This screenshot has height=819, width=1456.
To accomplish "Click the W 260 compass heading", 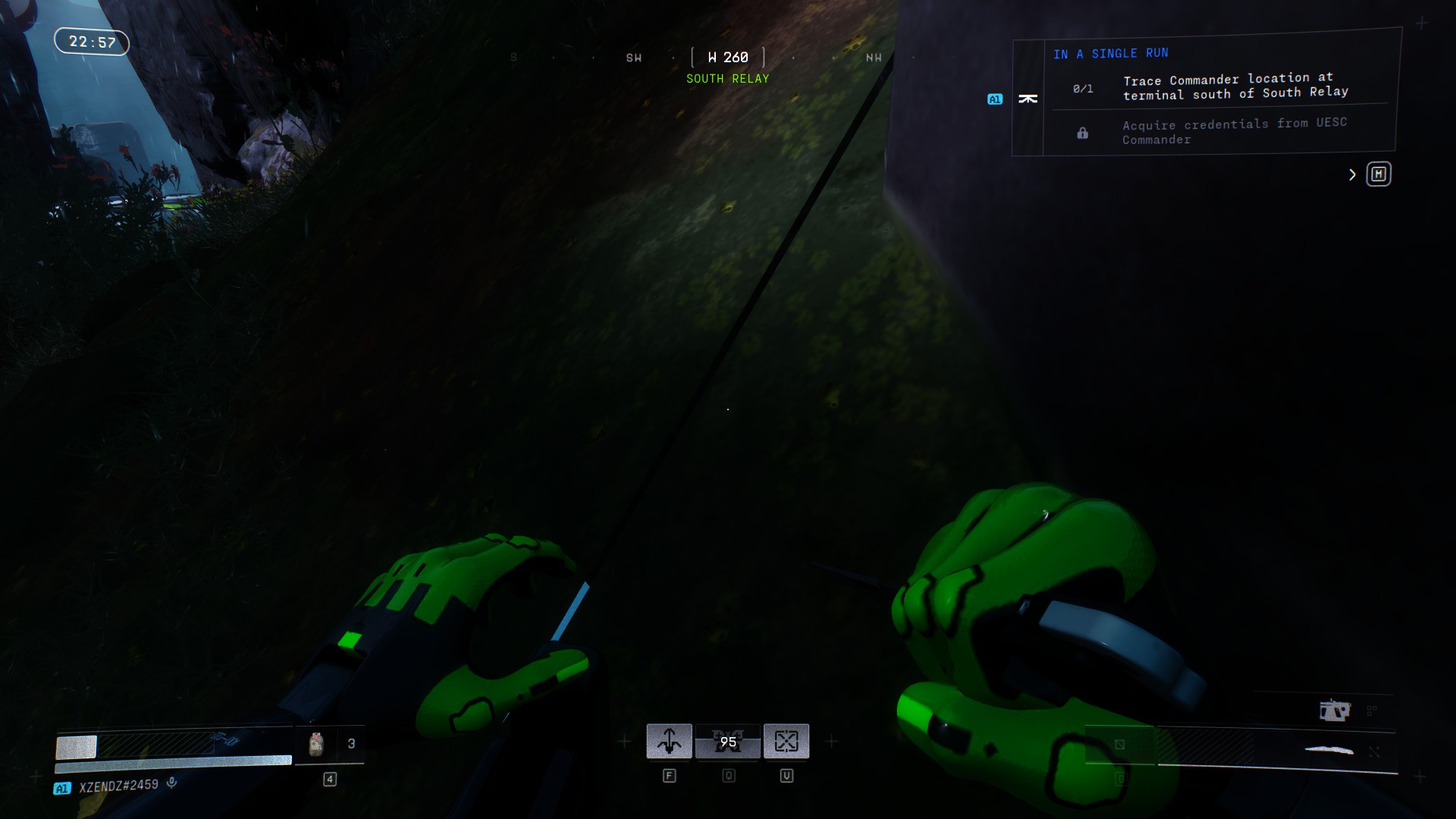I will pyautogui.click(x=728, y=58).
